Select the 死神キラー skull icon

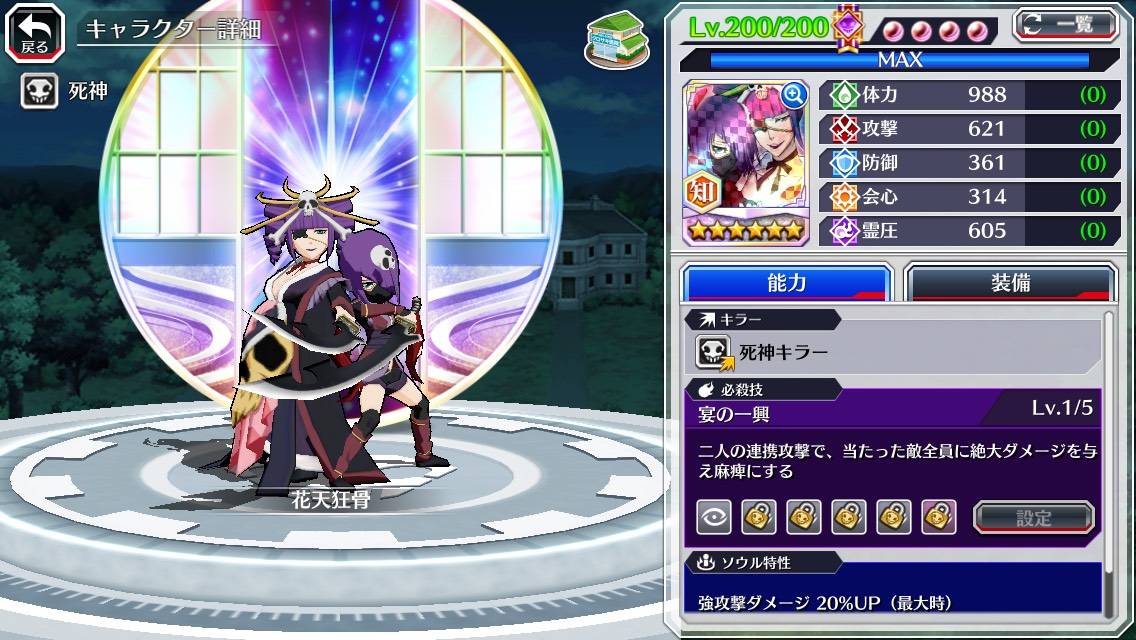714,351
